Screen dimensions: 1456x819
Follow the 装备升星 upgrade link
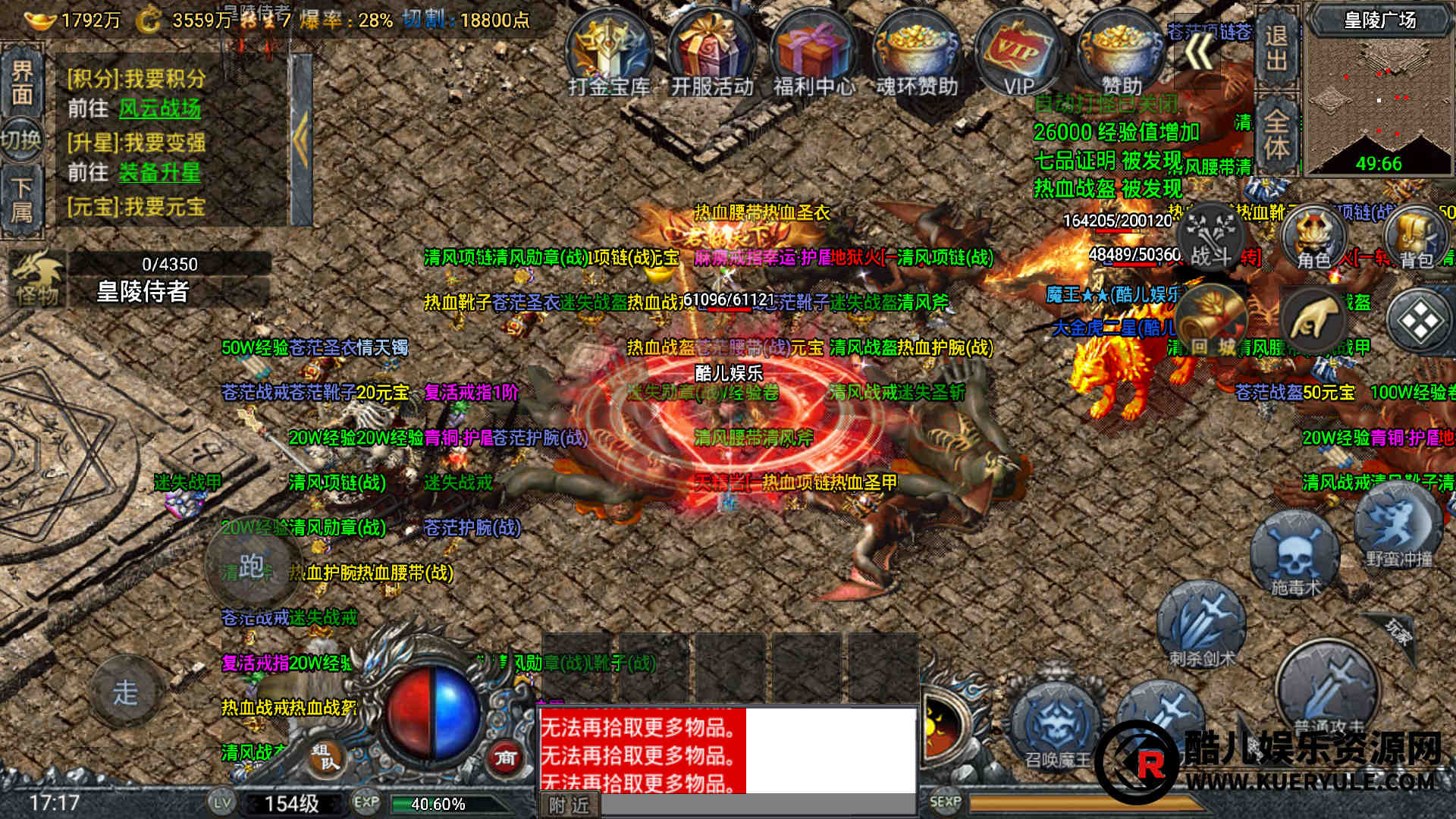tap(159, 173)
